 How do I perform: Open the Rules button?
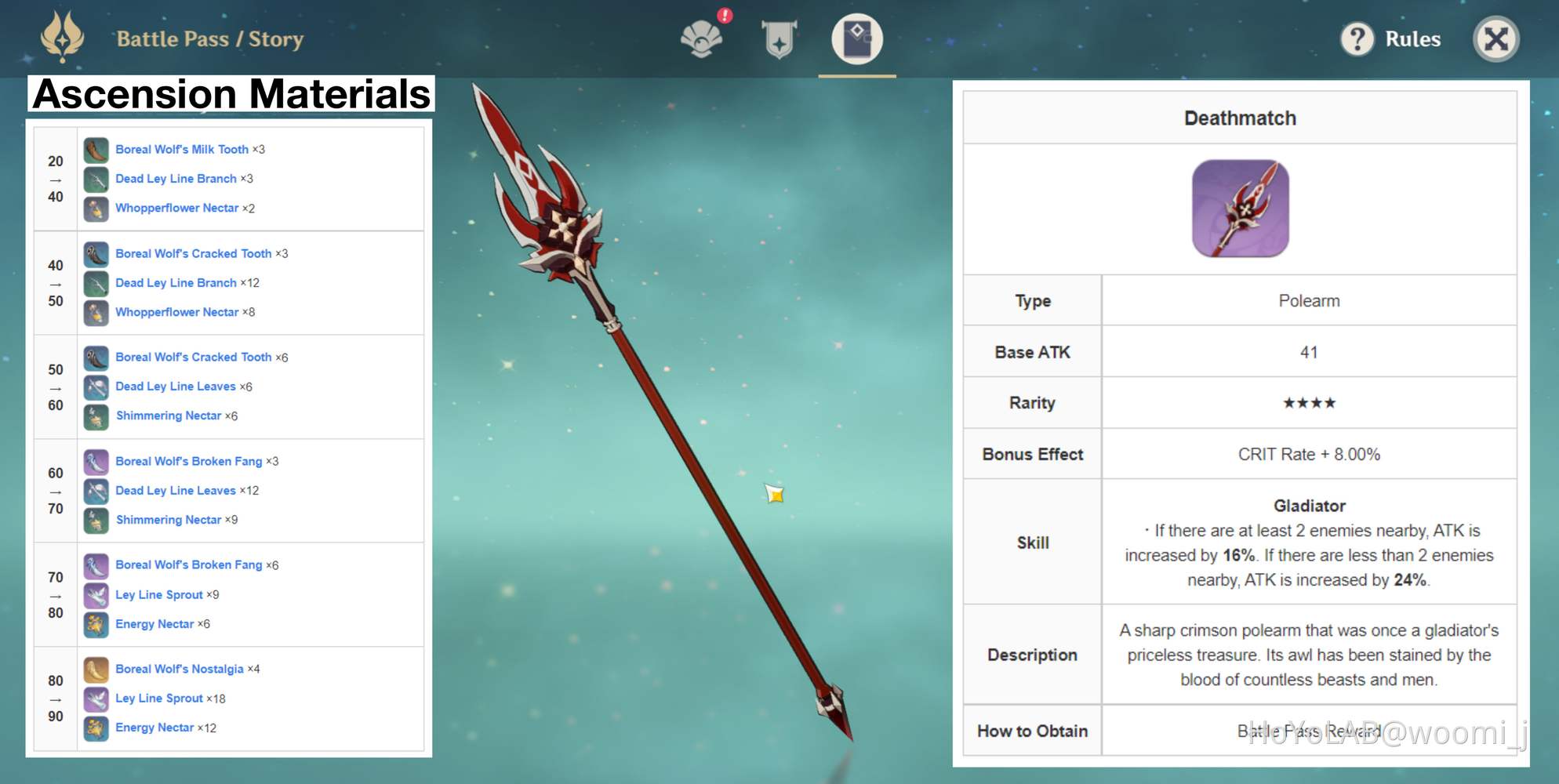point(1411,38)
